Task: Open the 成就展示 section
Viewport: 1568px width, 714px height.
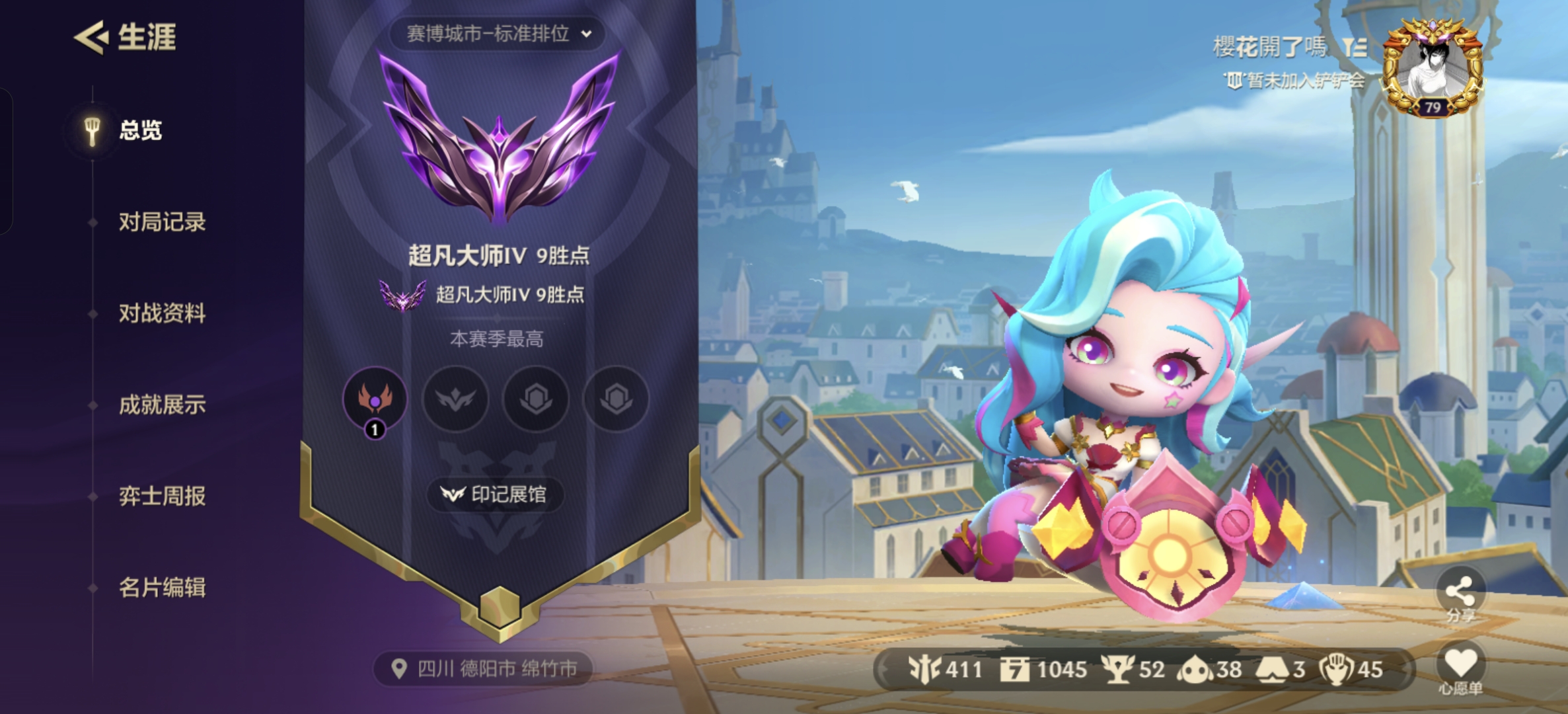Action: [163, 406]
